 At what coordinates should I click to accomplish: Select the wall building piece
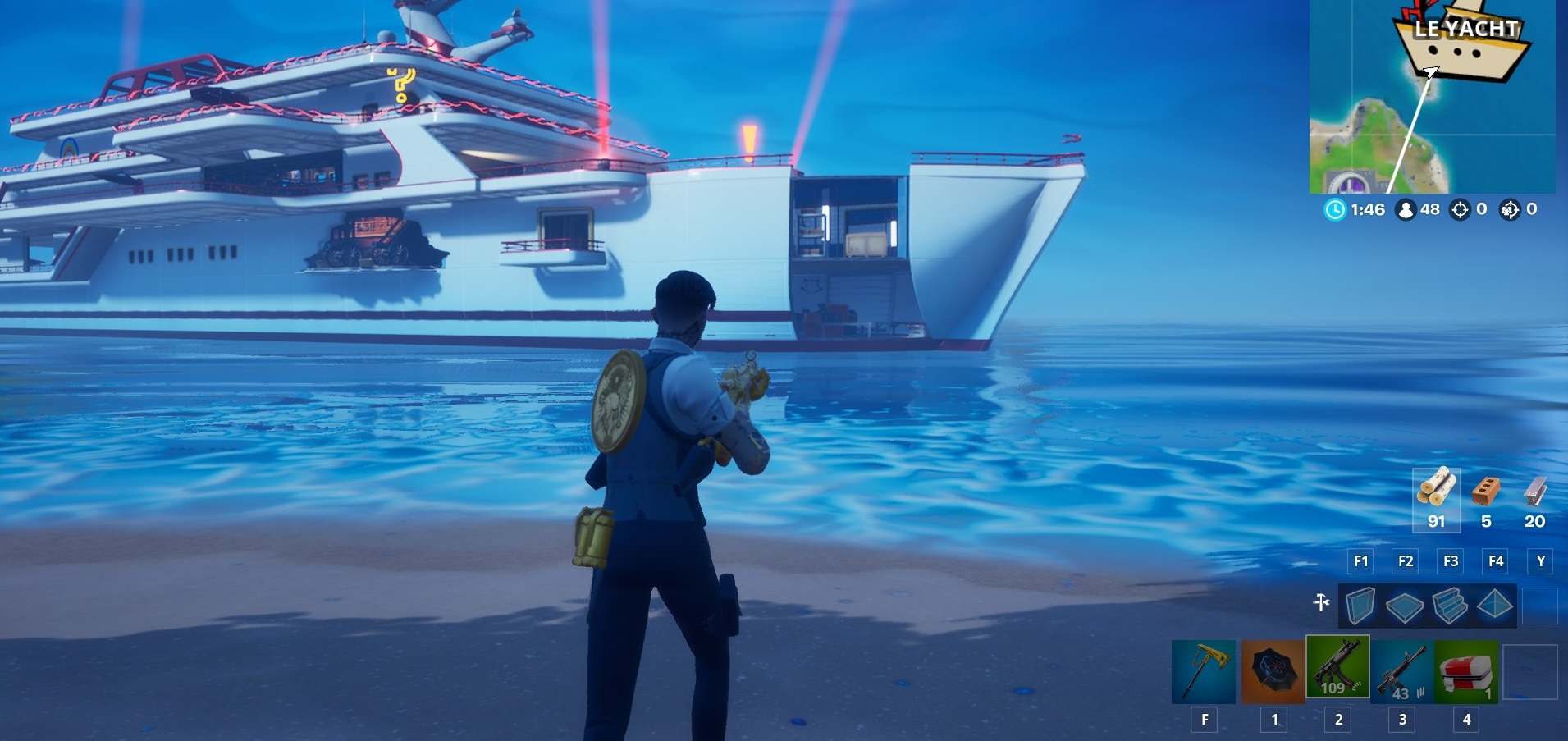tap(1360, 605)
